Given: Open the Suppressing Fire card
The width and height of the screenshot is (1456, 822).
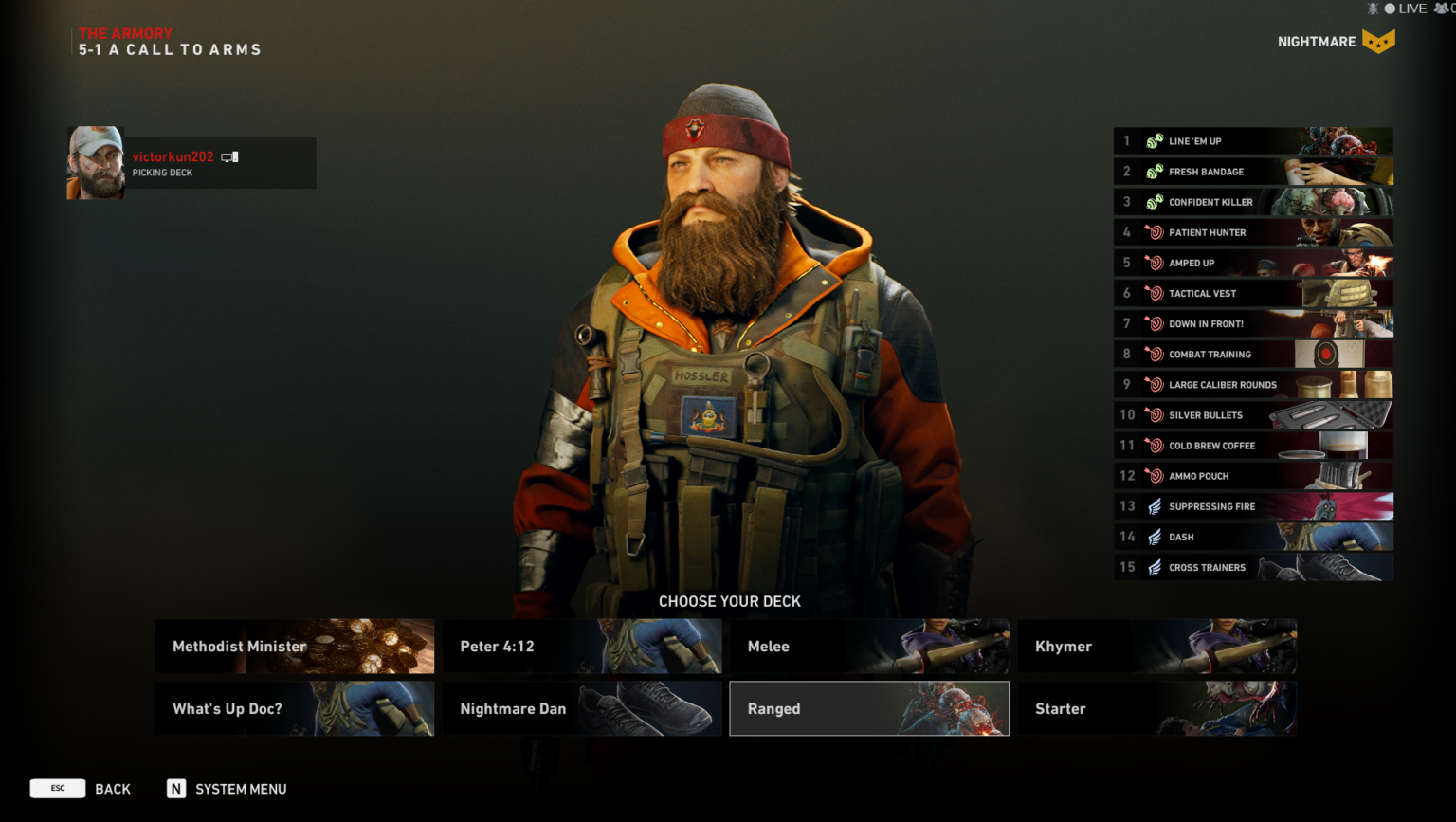Looking at the screenshot, I should (1253, 506).
